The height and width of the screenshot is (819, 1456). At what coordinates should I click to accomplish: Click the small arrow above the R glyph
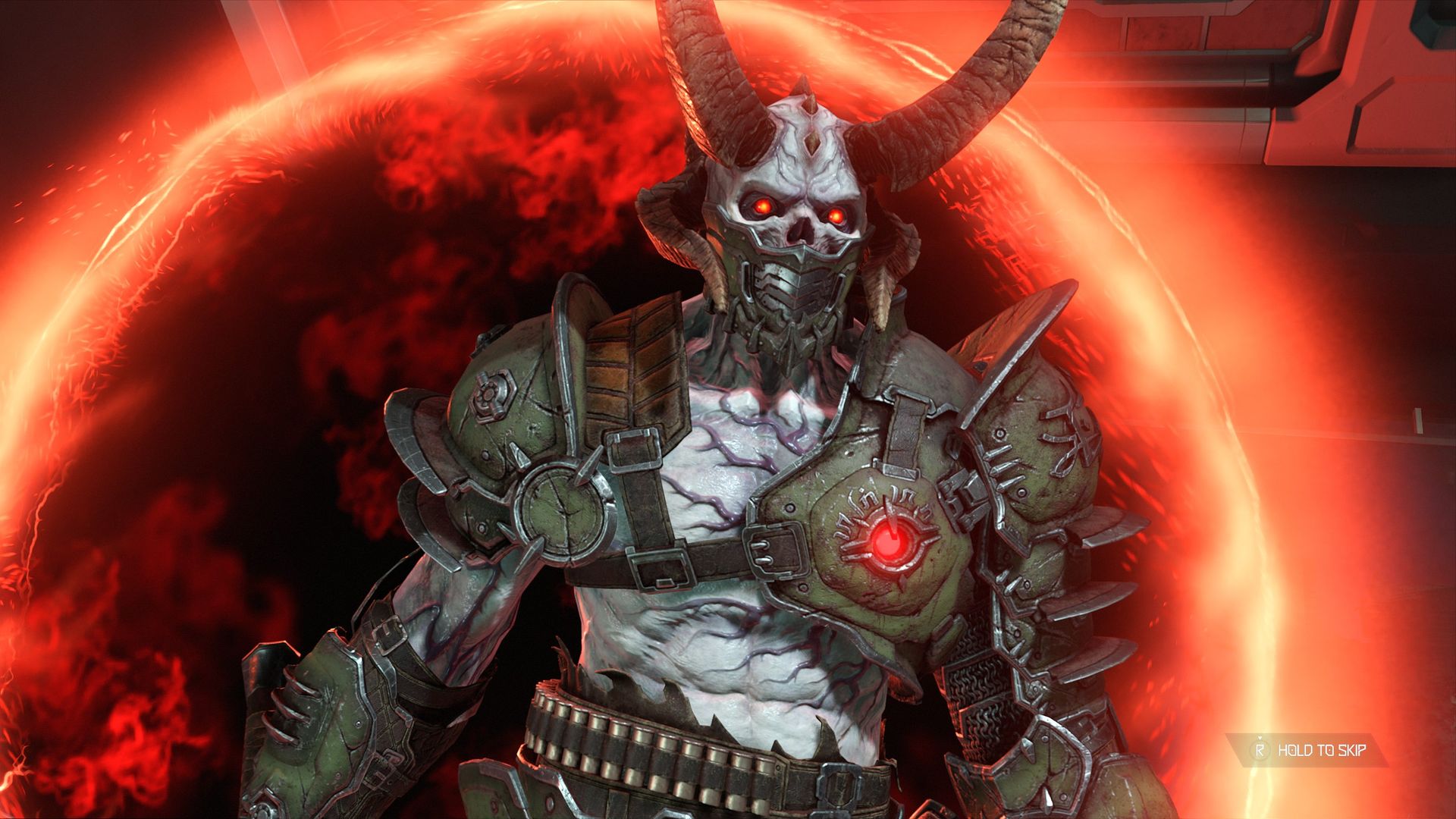tap(1260, 737)
